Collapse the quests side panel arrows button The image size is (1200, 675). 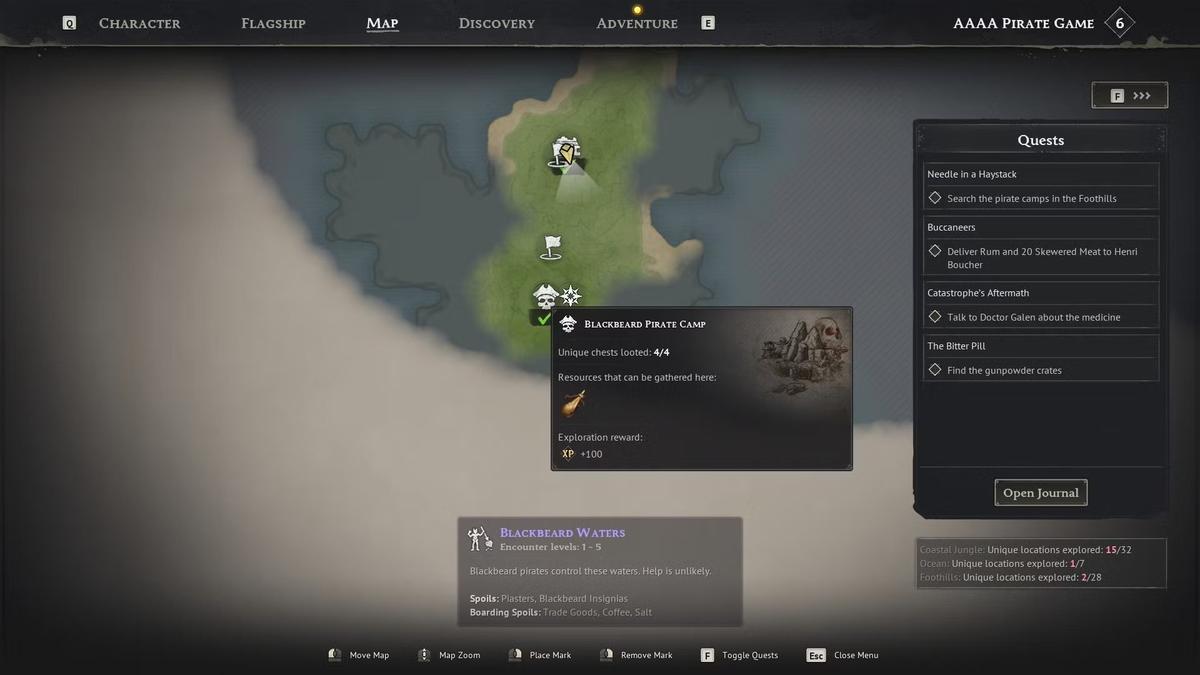[x=1129, y=96]
